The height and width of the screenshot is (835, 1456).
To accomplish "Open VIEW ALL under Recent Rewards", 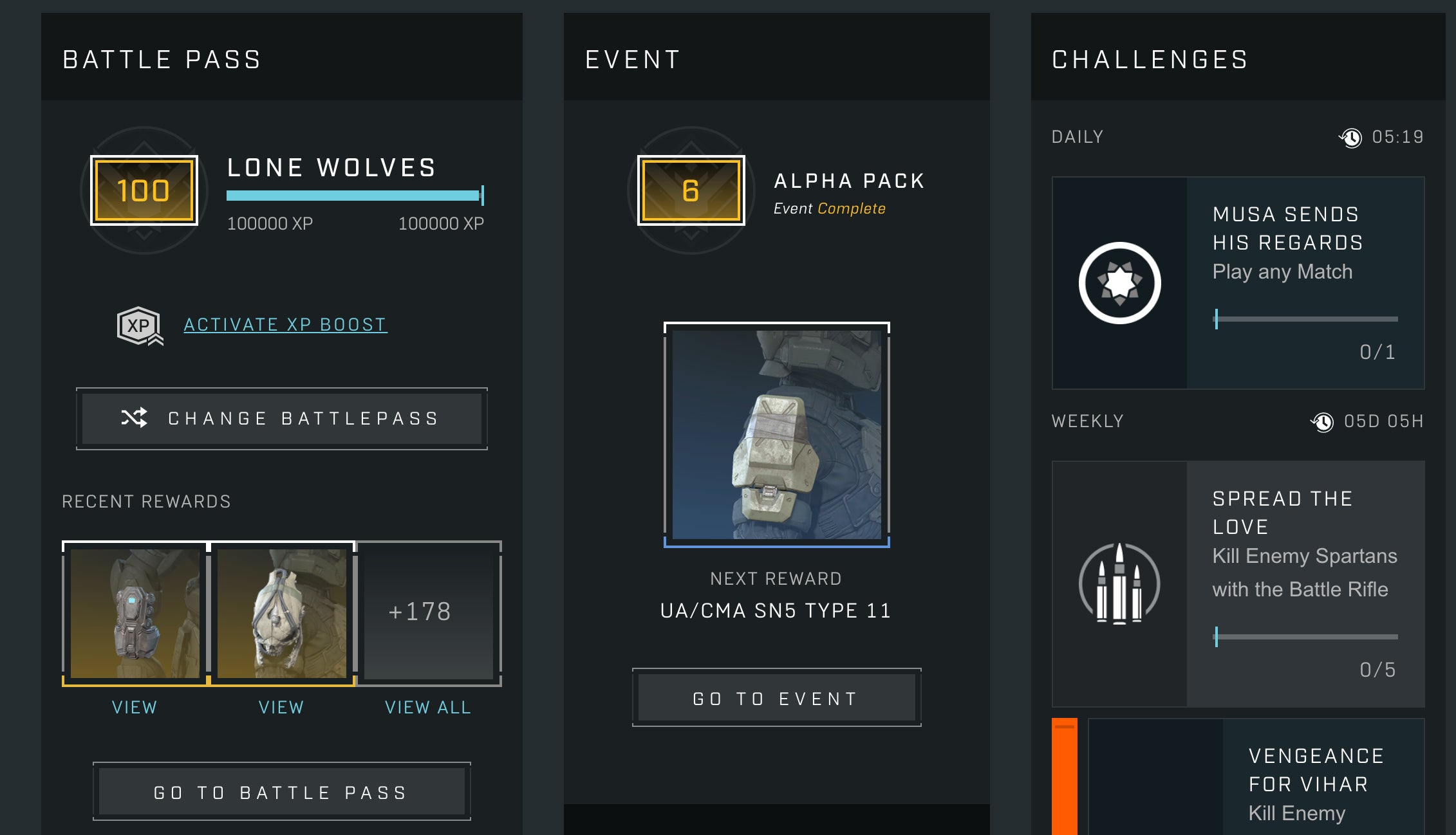I will pos(428,708).
